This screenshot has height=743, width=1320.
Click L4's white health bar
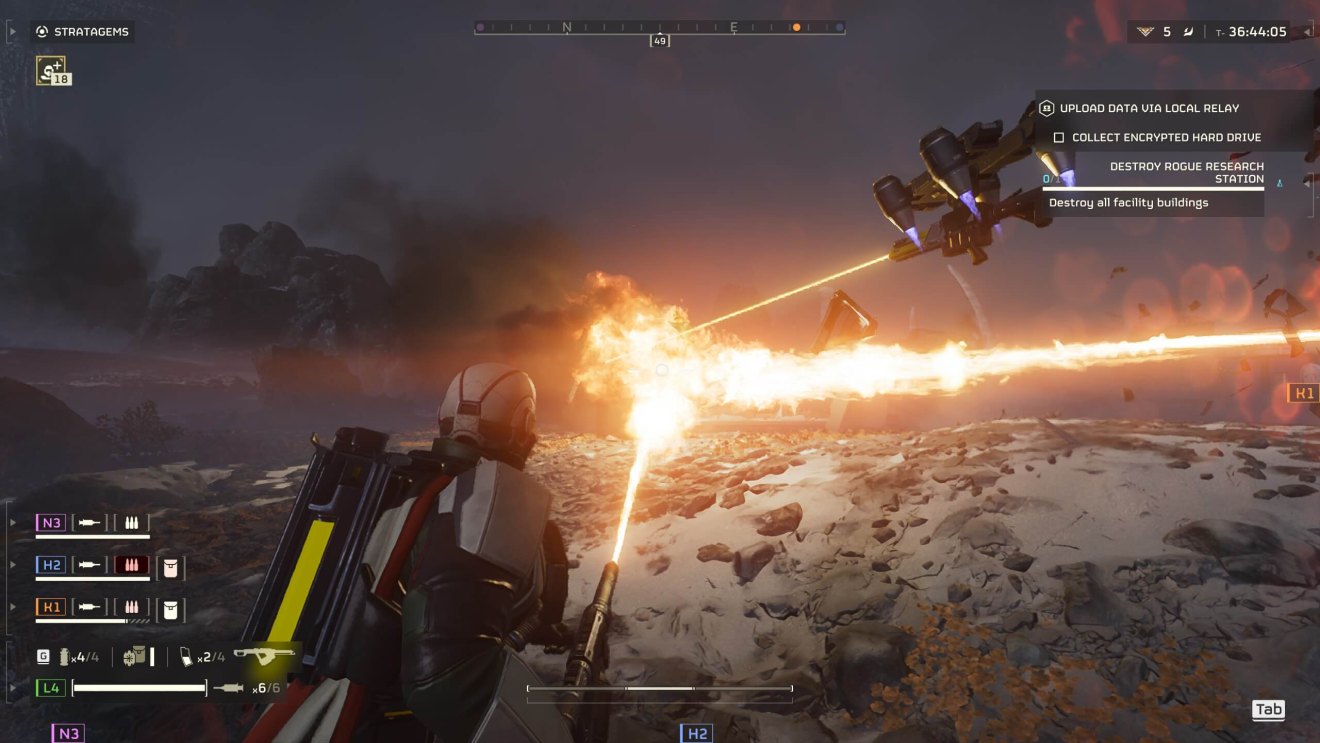139,687
